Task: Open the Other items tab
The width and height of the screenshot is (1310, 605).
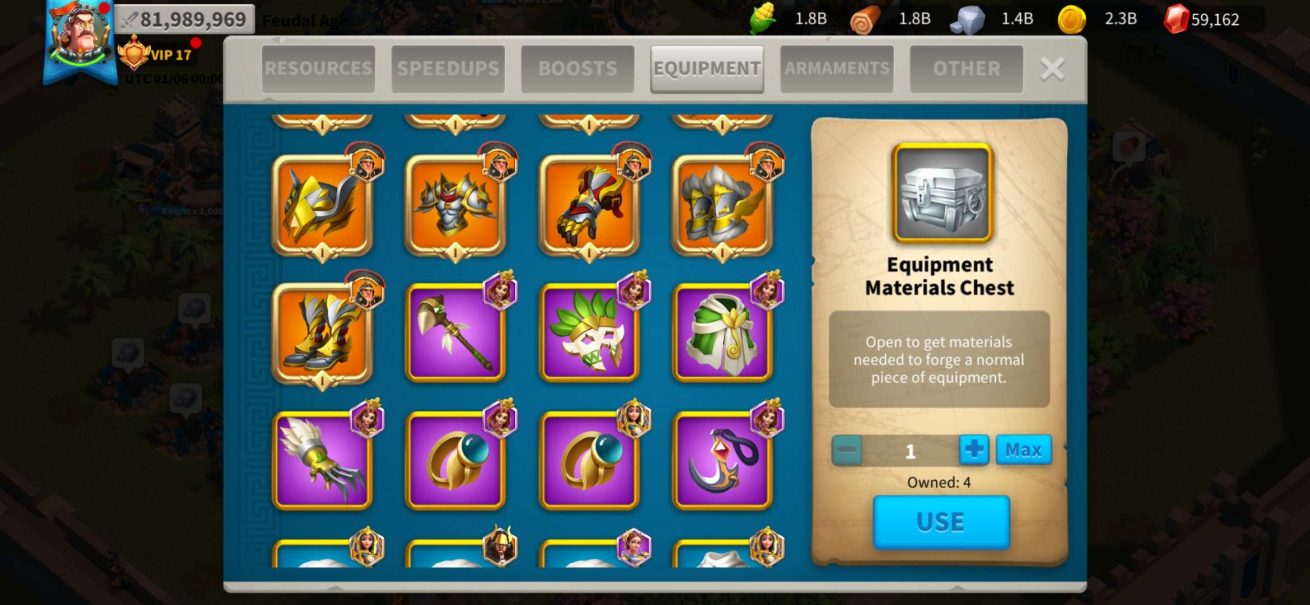Action: (x=966, y=69)
